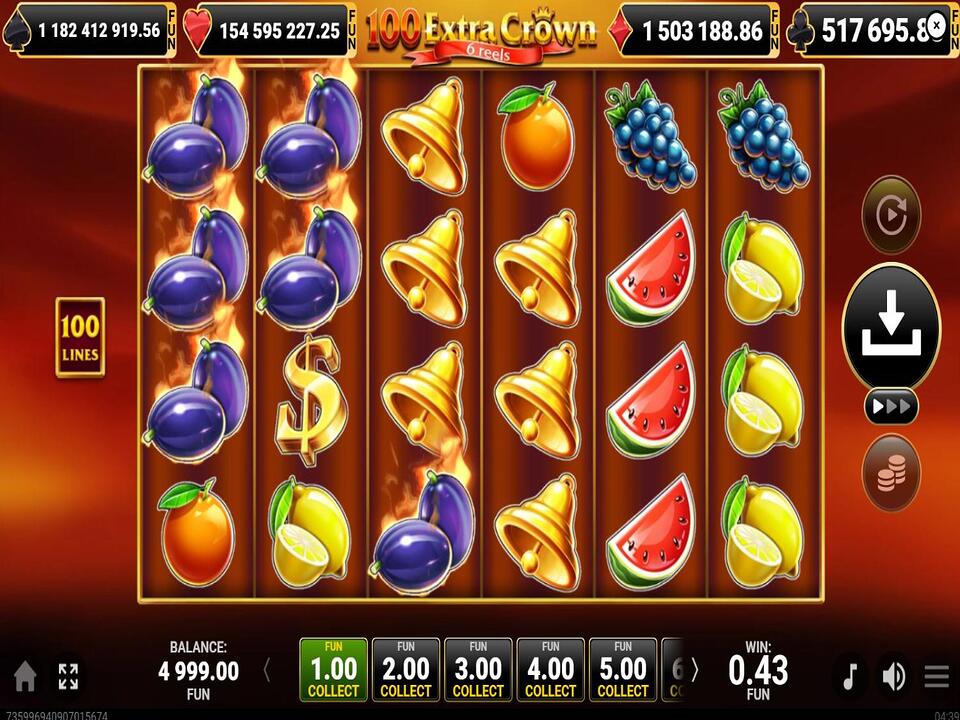Switch the bet to 5.00
The image size is (960, 720).
tap(623, 670)
